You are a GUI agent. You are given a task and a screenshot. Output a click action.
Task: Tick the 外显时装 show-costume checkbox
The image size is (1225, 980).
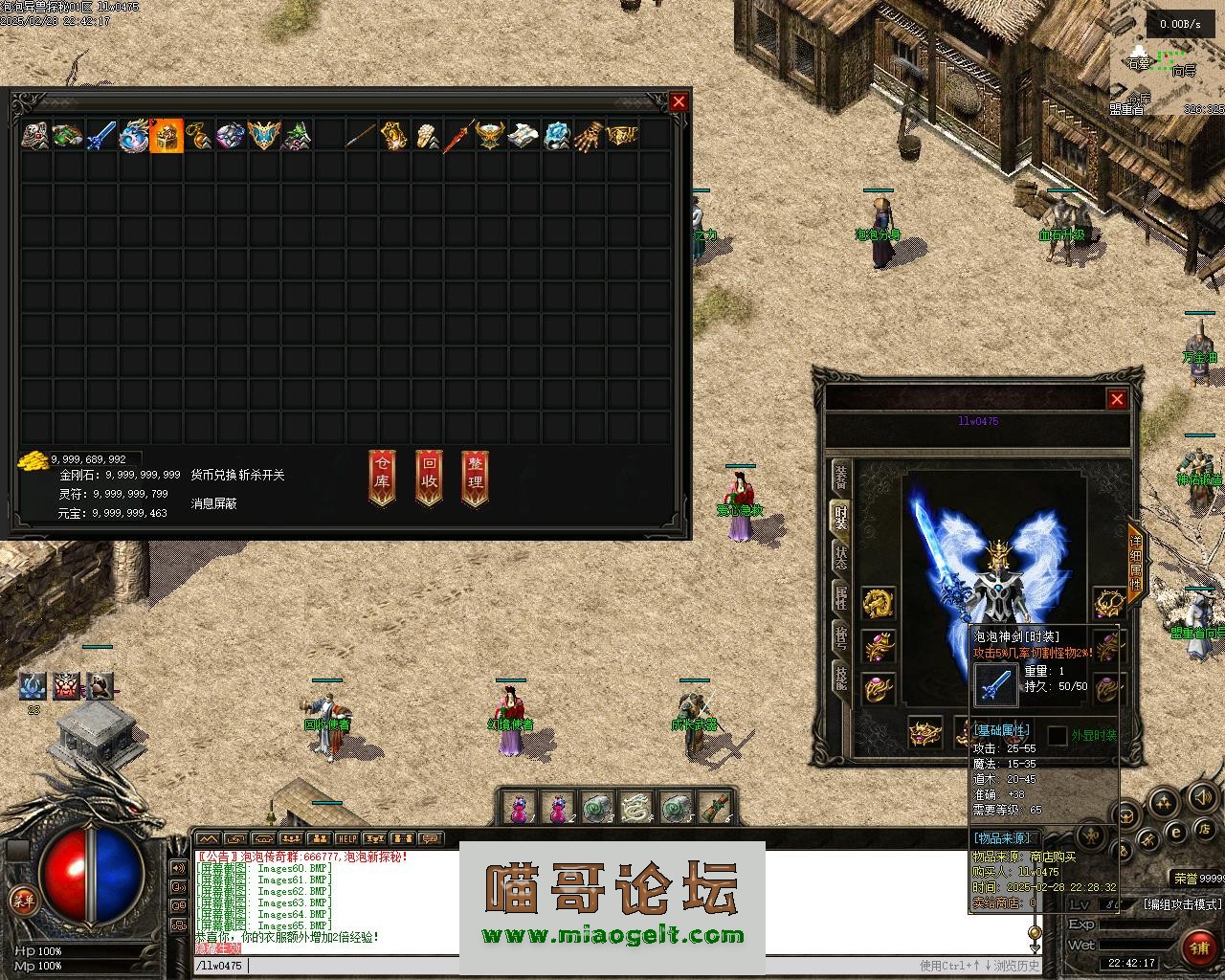click(1058, 735)
